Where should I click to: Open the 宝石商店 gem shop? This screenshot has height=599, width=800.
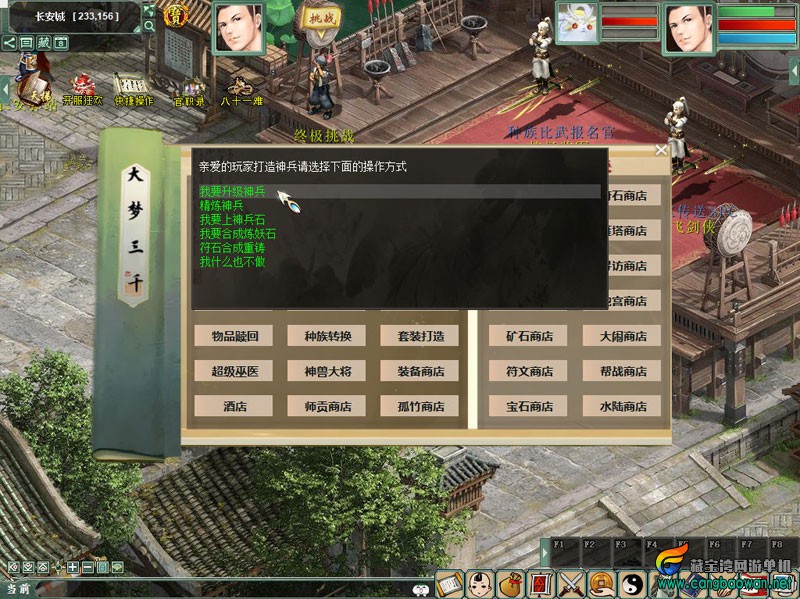coord(529,406)
